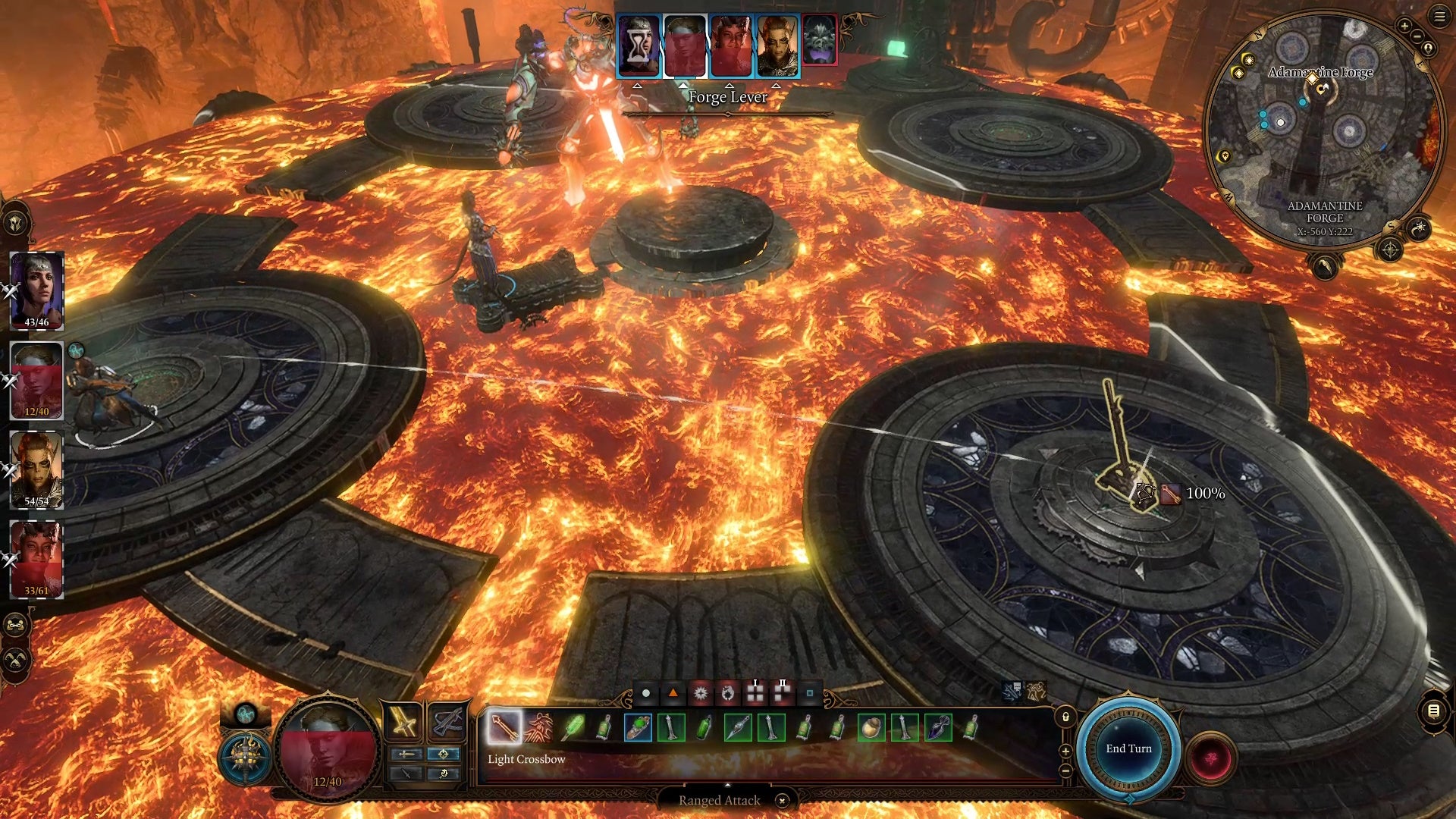Select the 33/61 HP party member portrait
This screenshot has height=819, width=1456.
point(36,557)
